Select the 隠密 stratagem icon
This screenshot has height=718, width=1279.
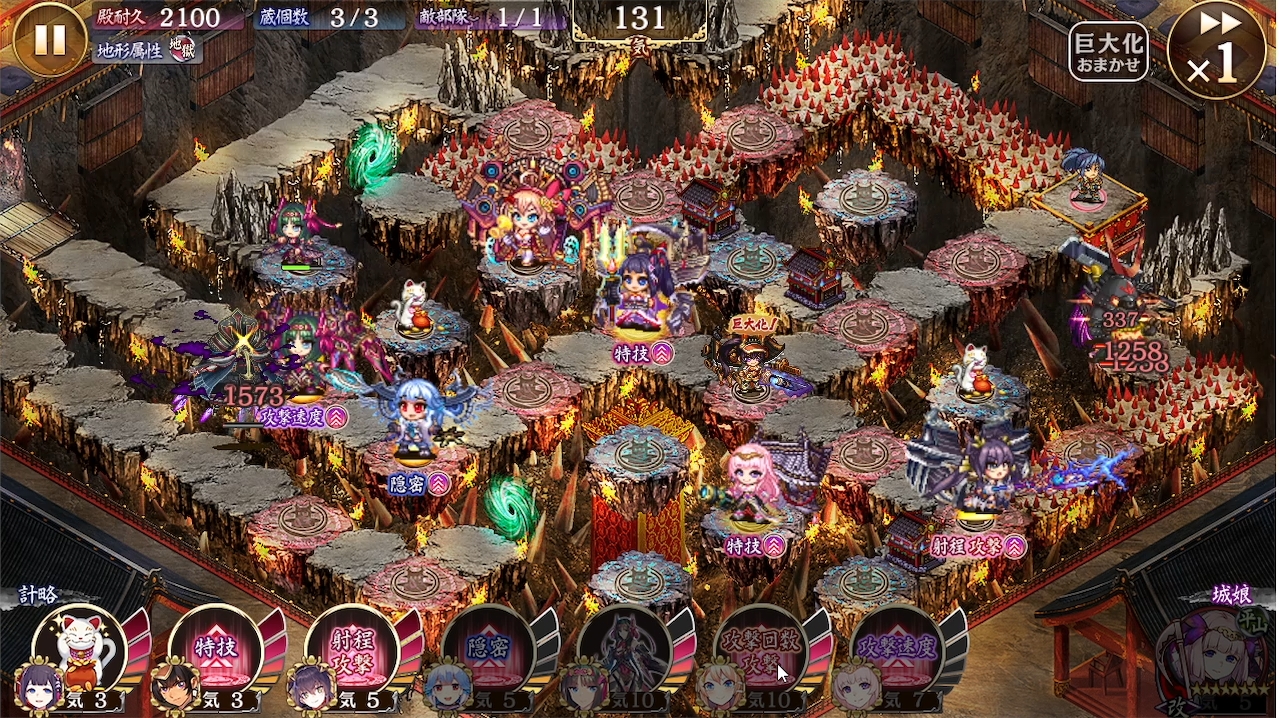tap(488, 650)
